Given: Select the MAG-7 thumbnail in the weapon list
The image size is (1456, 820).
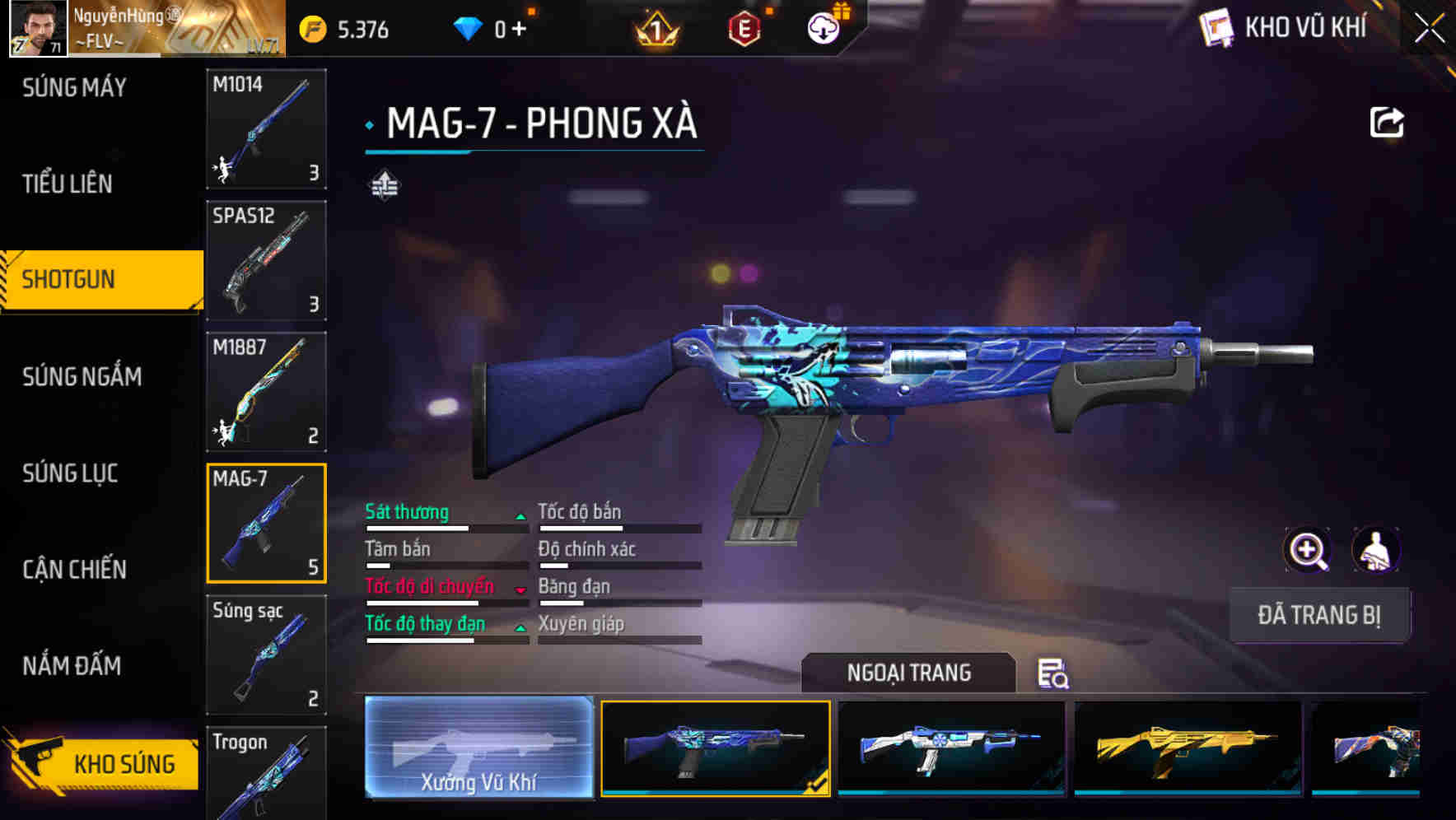Looking at the screenshot, I should coord(266,522).
